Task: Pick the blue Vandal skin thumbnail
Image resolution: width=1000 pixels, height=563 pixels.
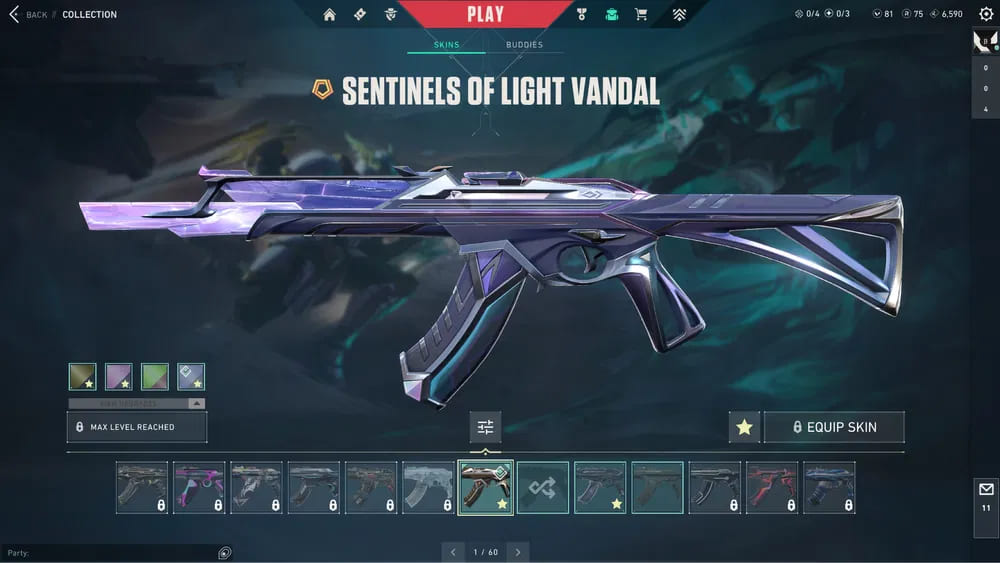Action: point(829,488)
